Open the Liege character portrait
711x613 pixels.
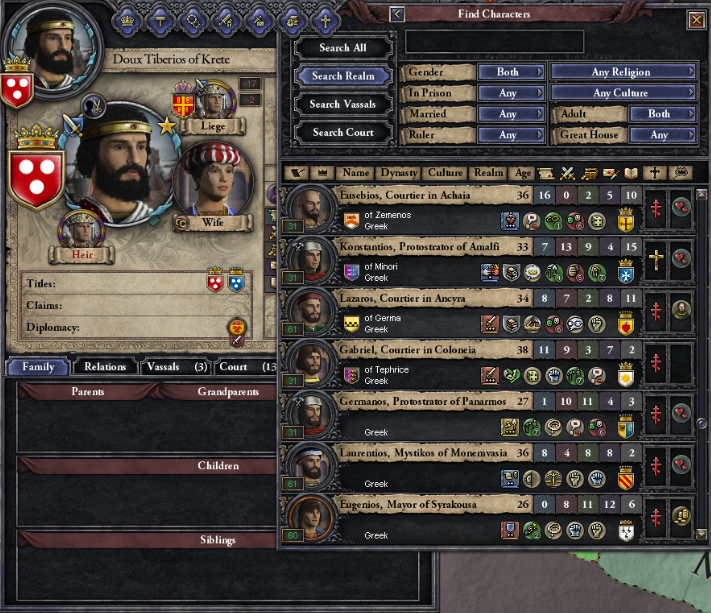[212, 105]
